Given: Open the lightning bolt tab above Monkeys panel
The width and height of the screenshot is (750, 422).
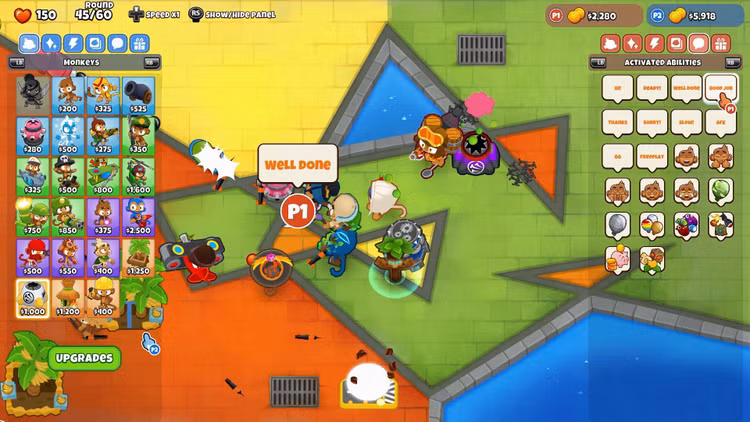Looking at the screenshot, I should [73, 43].
